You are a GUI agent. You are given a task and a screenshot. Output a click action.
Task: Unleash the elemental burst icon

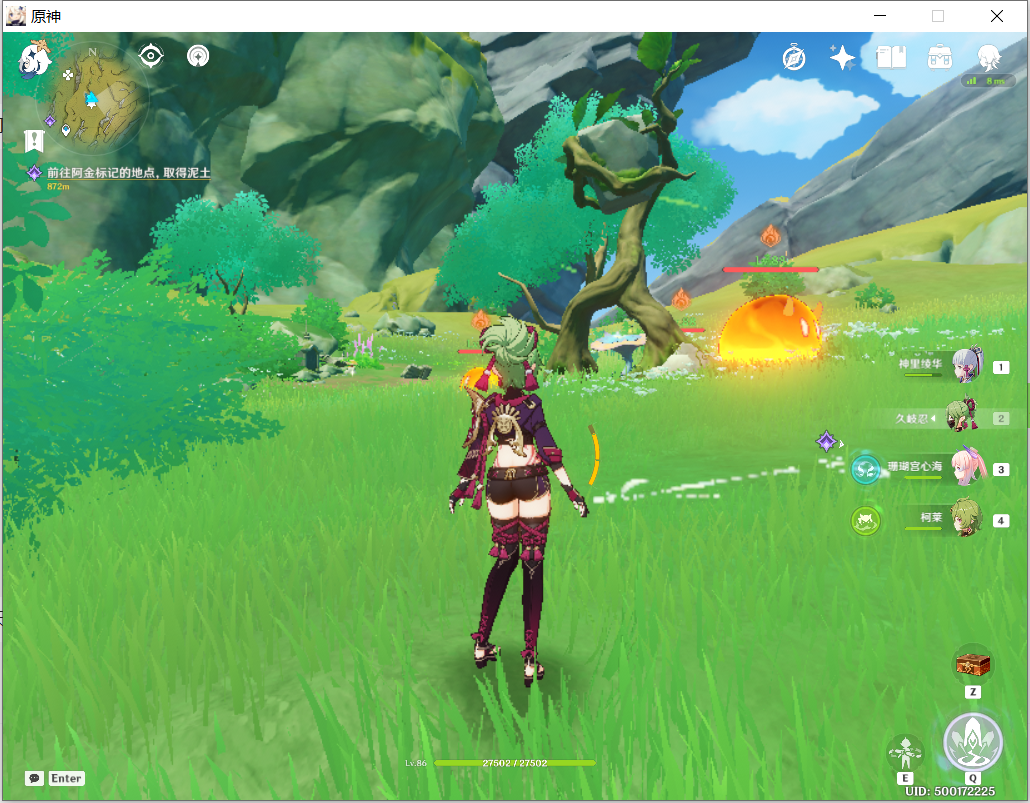pyautogui.click(x=972, y=743)
